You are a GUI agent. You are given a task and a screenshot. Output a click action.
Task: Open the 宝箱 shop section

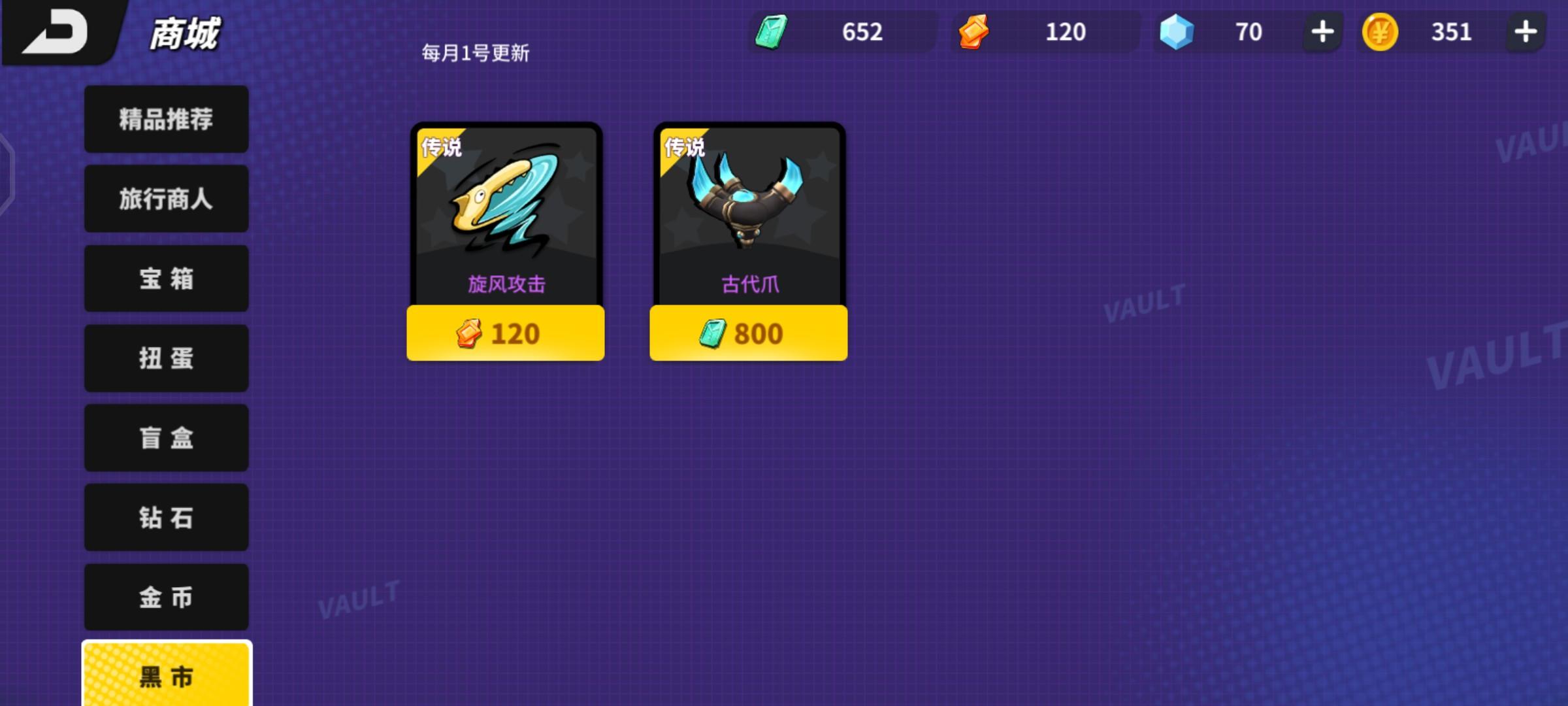tap(165, 279)
